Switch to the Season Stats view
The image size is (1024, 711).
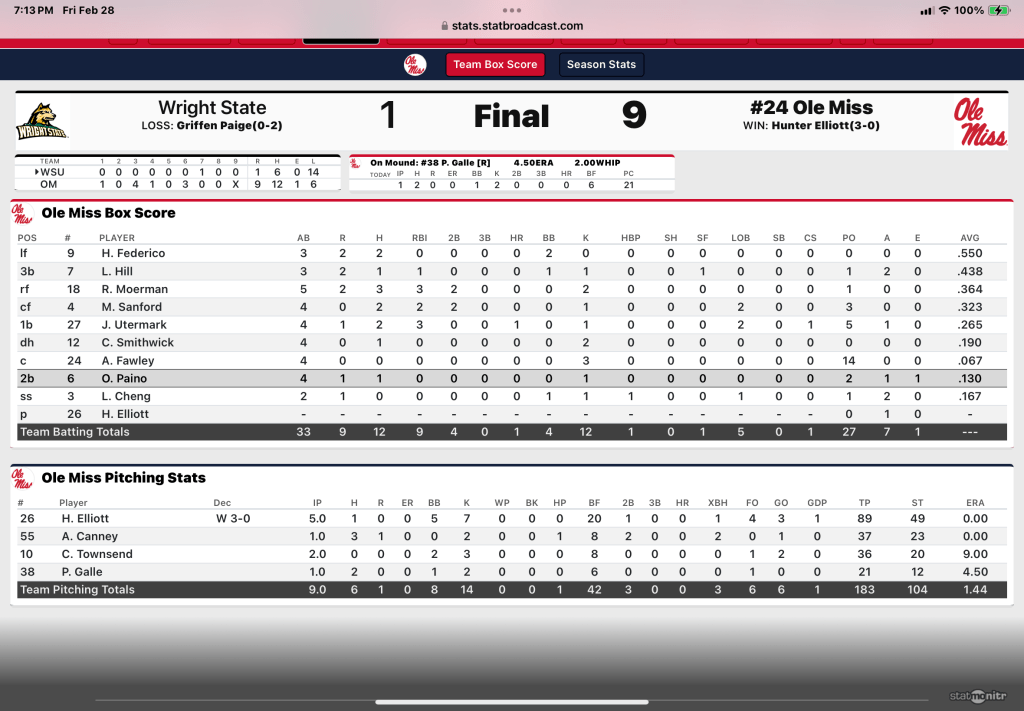tap(601, 65)
